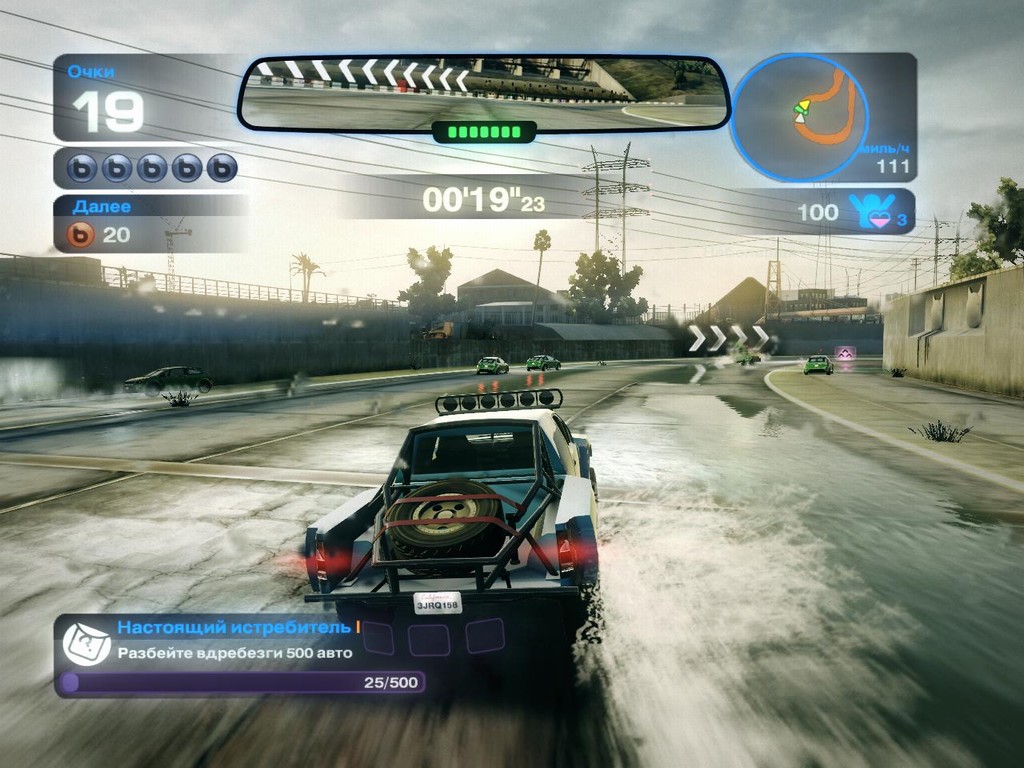This screenshot has height=768, width=1024.
Task: Click the blue fans heart icon
Action: (x=867, y=212)
